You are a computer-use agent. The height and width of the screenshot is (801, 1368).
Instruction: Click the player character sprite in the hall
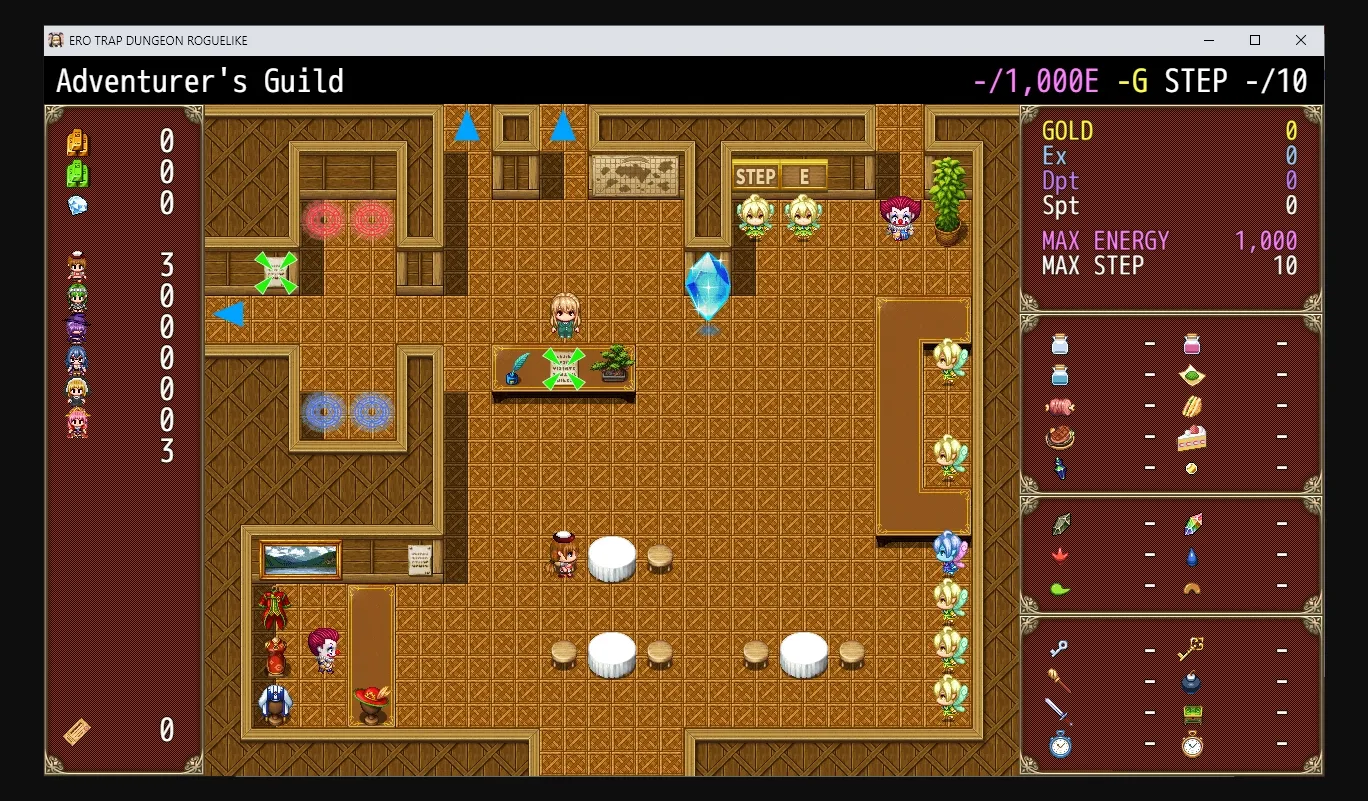pos(565,318)
